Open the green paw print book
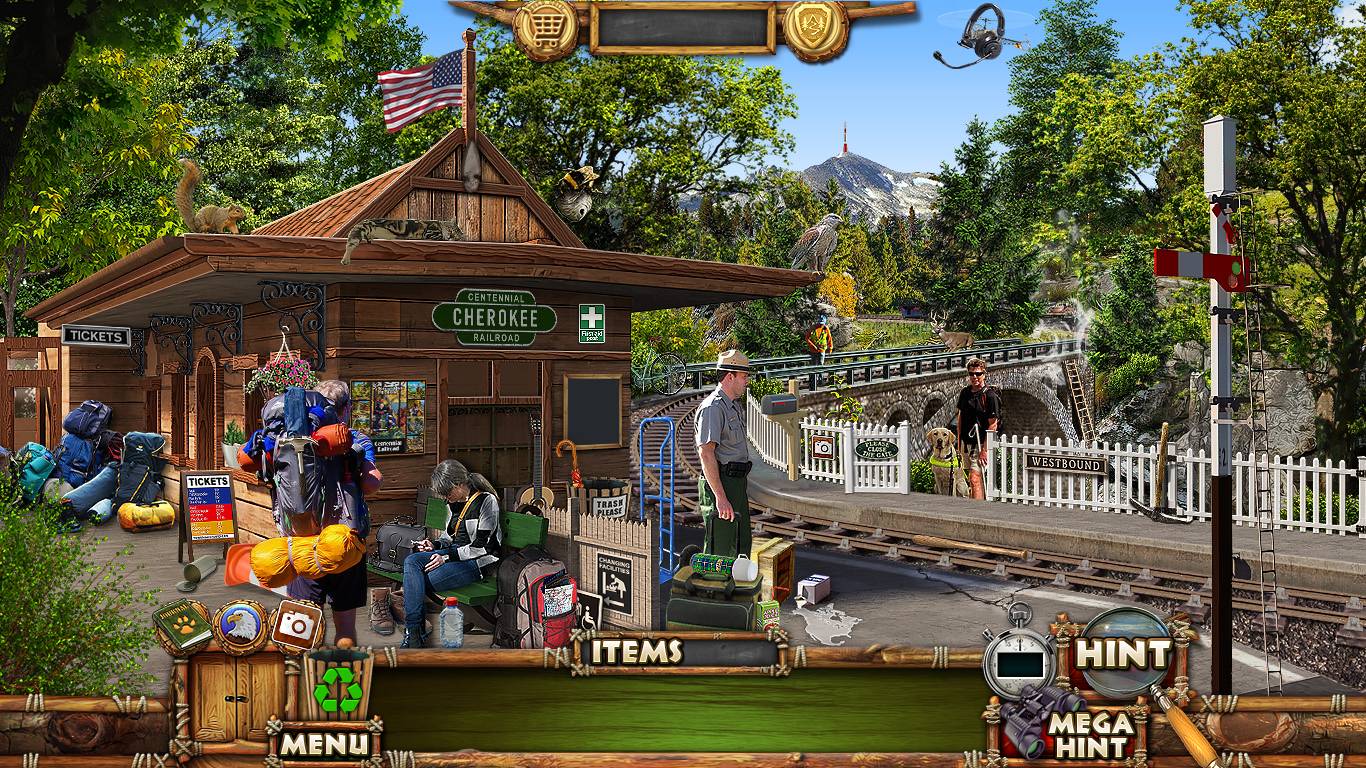The width and height of the screenshot is (1366, 768). pos(182,625)
